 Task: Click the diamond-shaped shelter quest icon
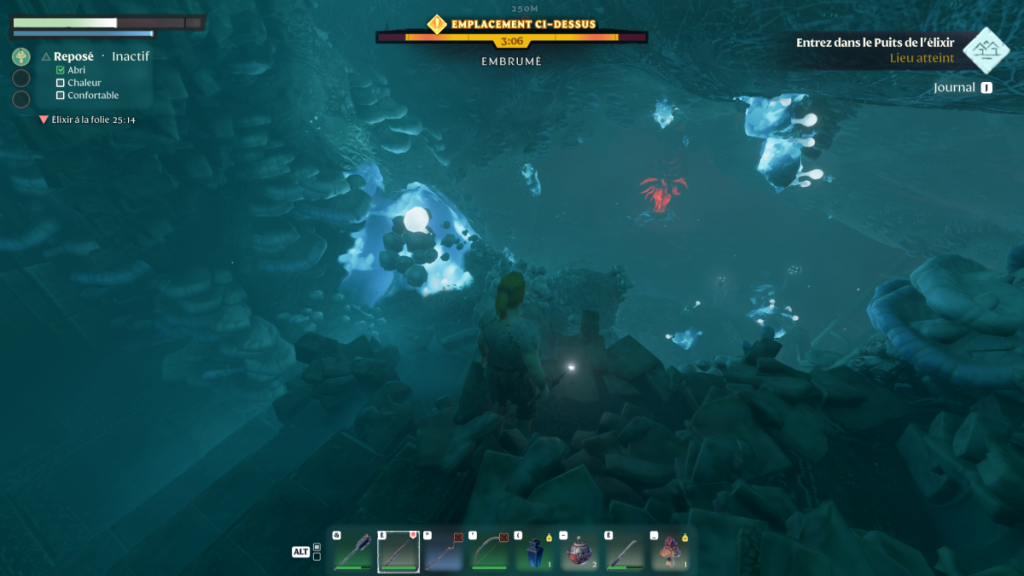tap(985, 50)
